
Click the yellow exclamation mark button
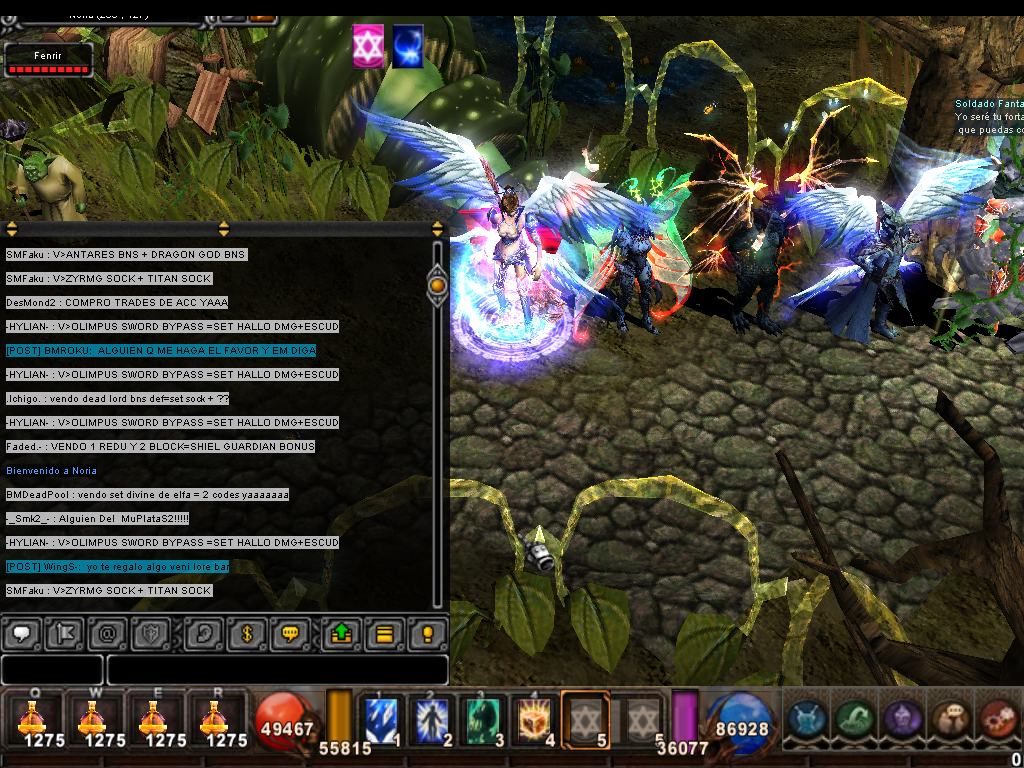(428, 633)
